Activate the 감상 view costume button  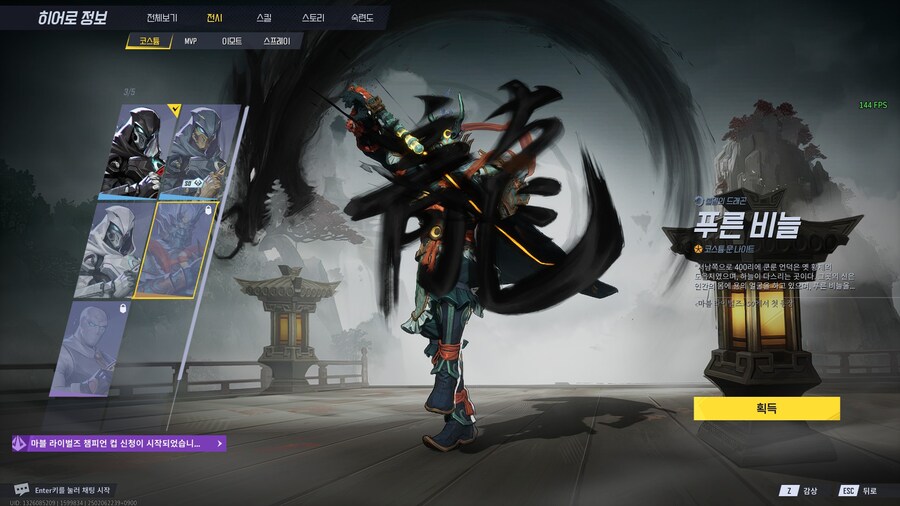click(x=801, y=491)
